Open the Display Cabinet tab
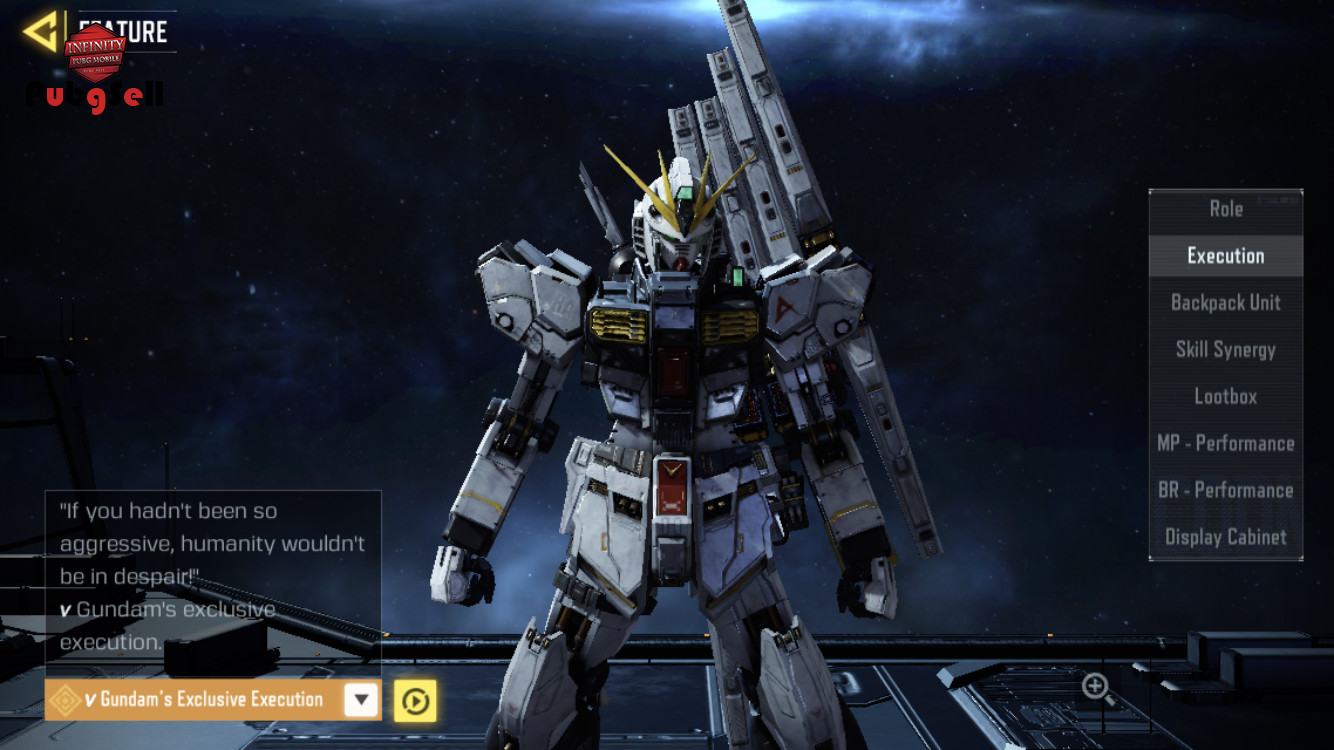 (1226, 537)
